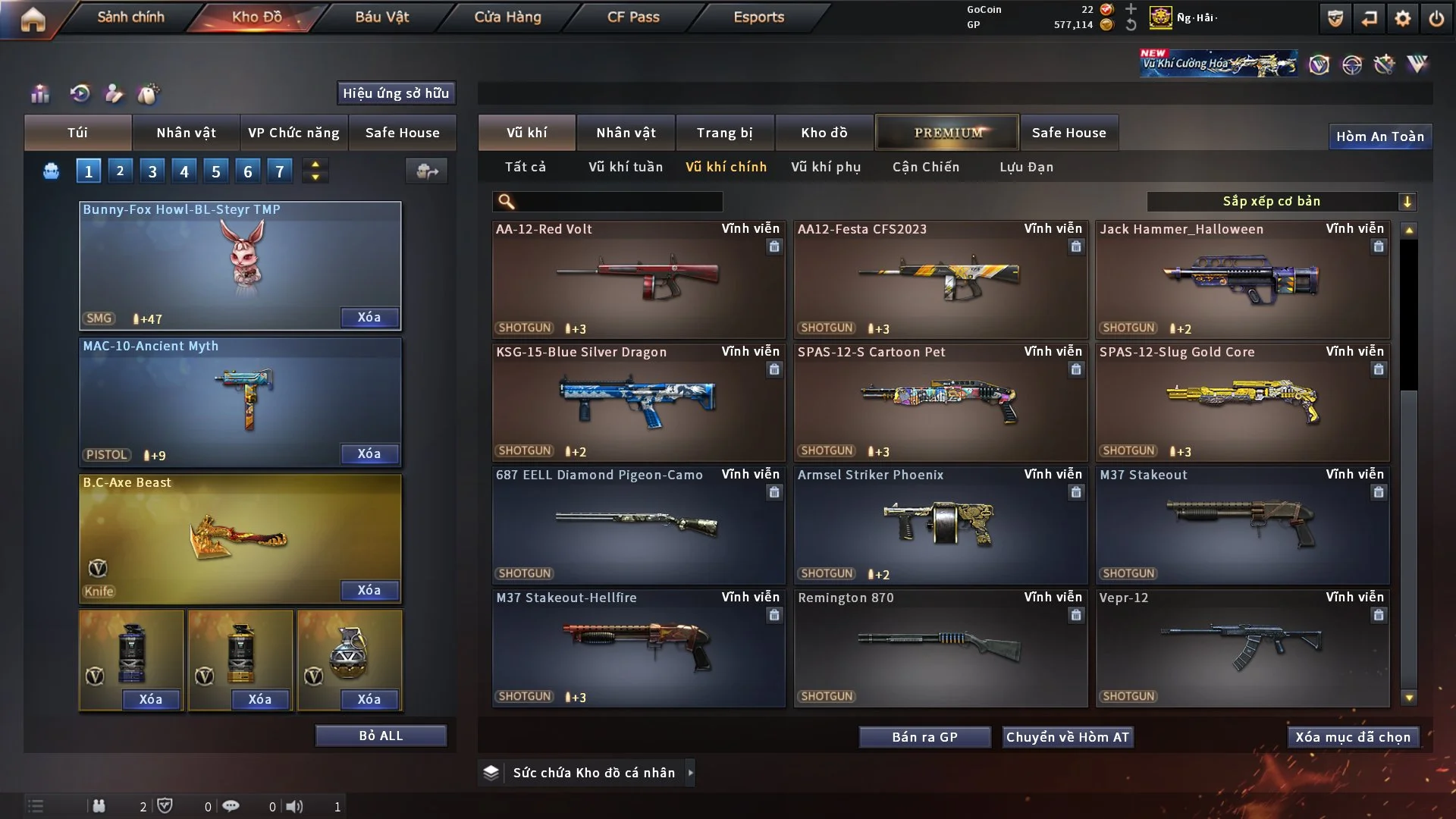The image size is (1456, 819).
Task: Select the AA-12-Red Volt shotgun
Action: point(638,280)
